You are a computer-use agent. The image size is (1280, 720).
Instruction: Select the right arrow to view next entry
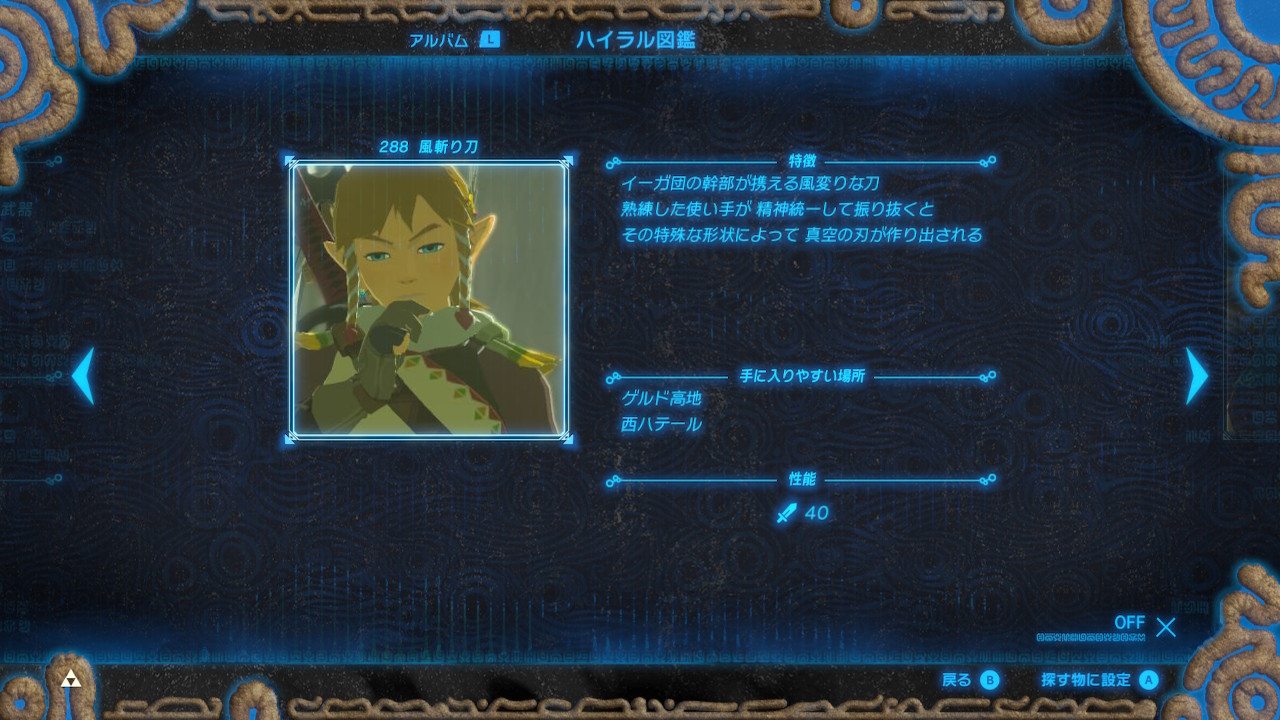[x=1197, y=375]
